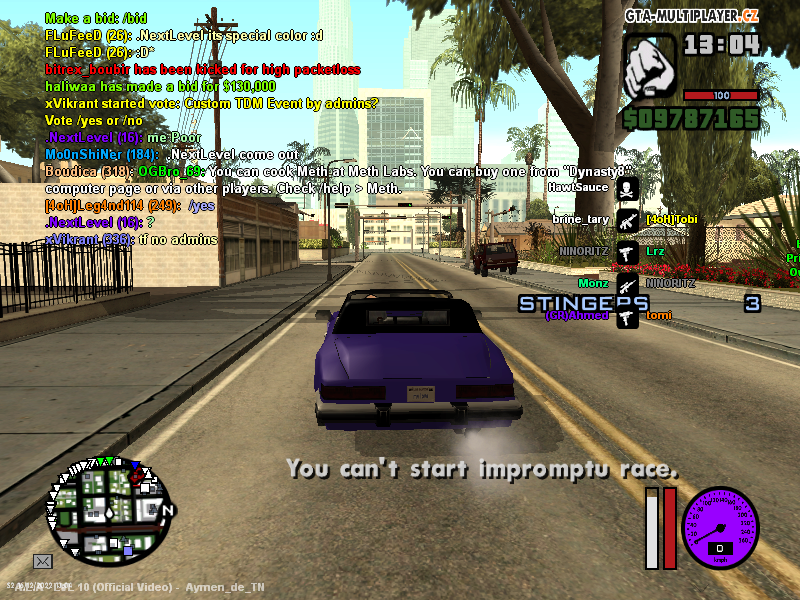The image size is (800, 600).
Task: Select the skull icon beside HawtSauce
Action: pos(627,189)
